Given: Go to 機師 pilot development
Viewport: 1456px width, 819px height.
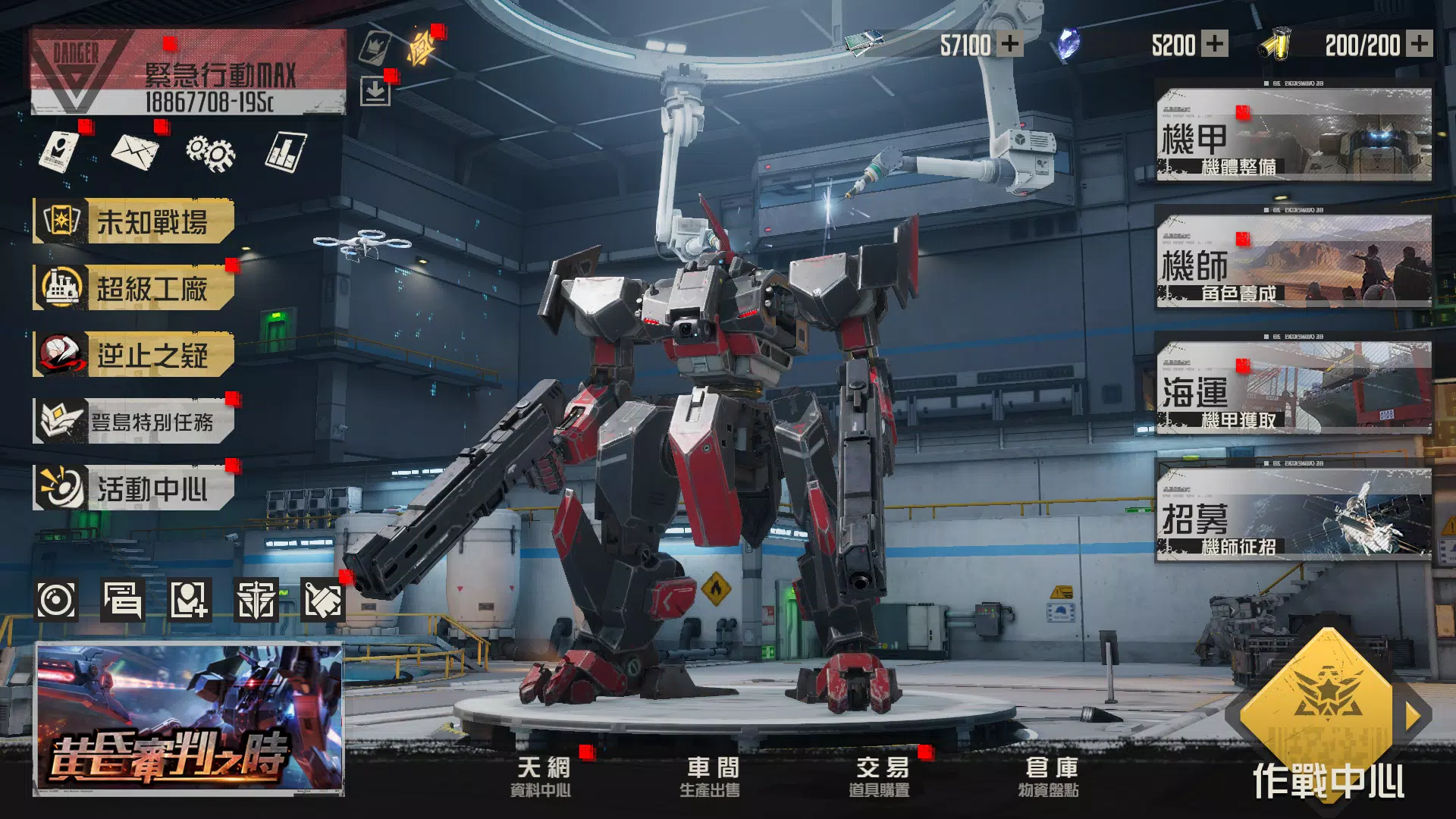Looking at the screenshot, I should point(1294,262).
